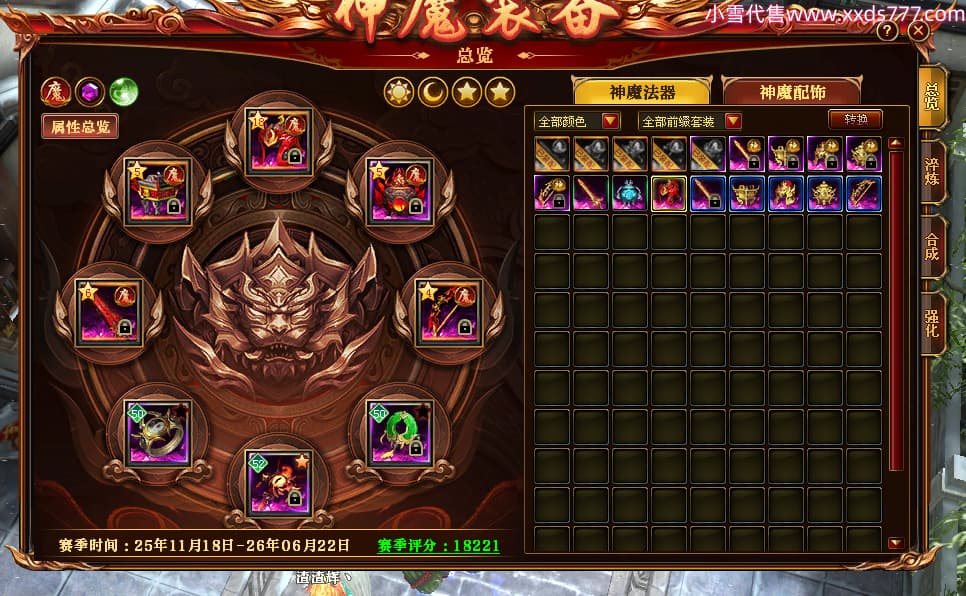Click the green 赛季评分 18221 link
966x596 pixels.
point(438,546)
